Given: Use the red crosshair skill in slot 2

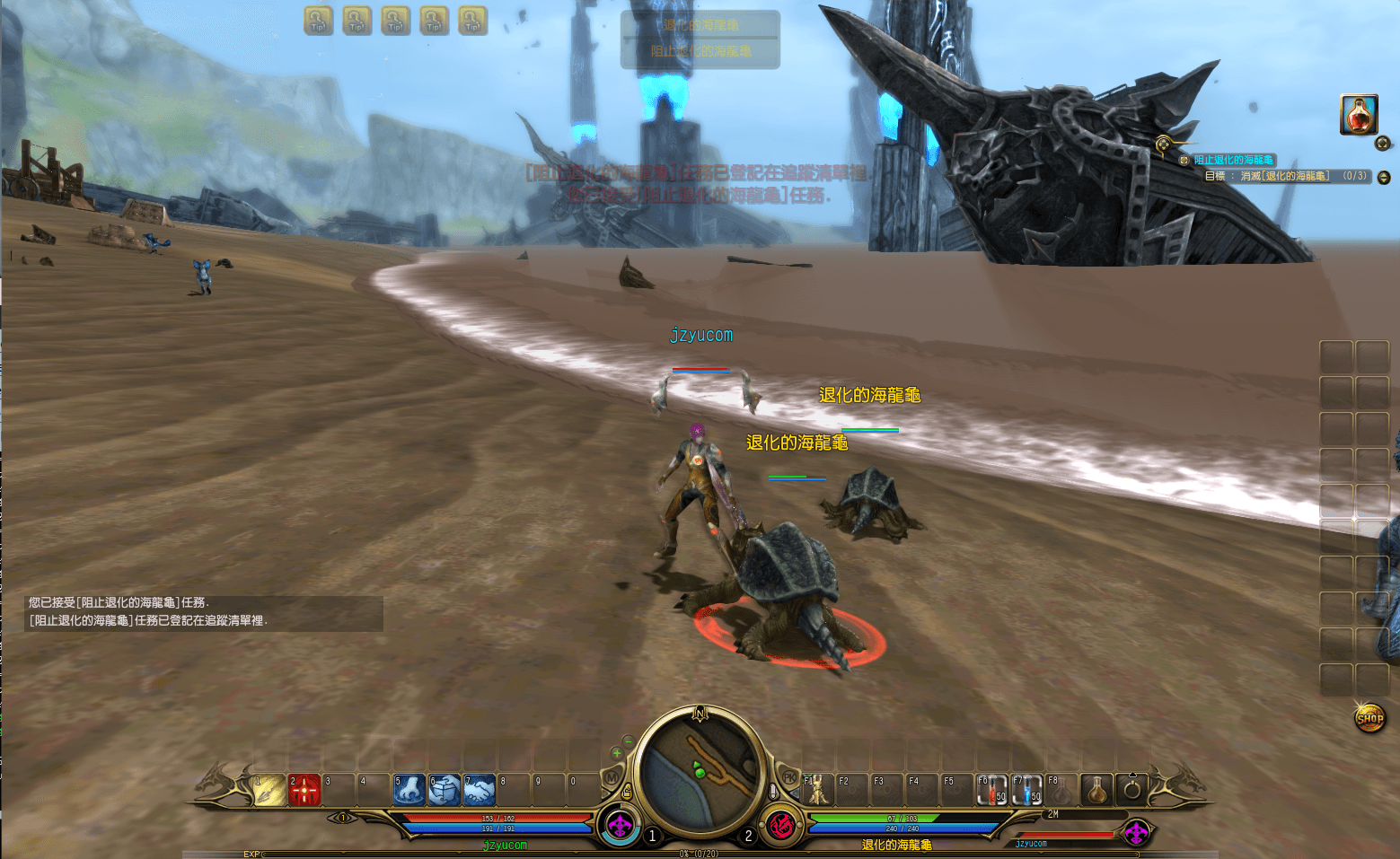Looking at the screenshot, I should [304, 790].
